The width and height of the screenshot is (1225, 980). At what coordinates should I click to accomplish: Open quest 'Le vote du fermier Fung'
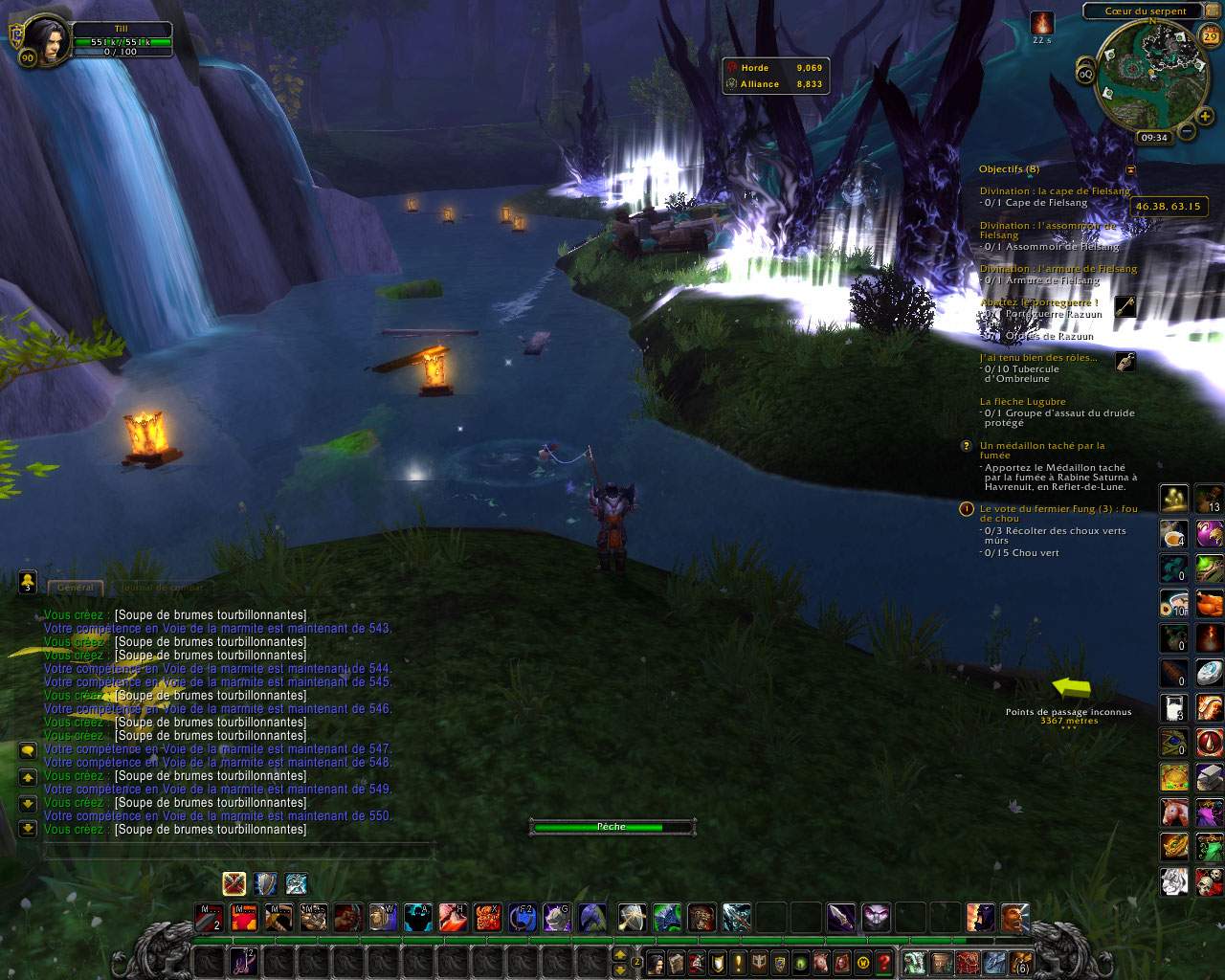pyautogui.click(x=1058, y=509)
